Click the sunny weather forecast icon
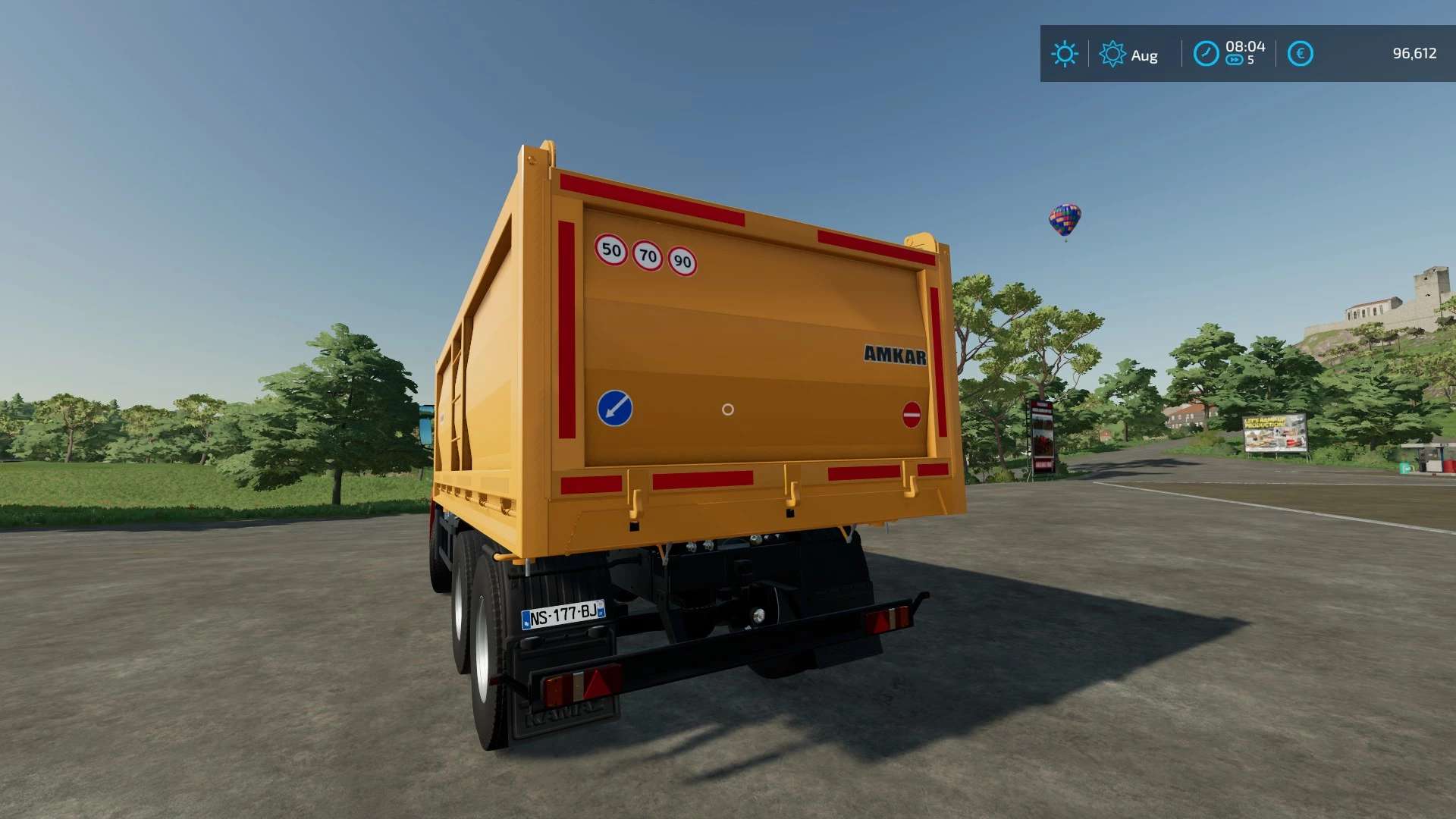Screen dimensions: 1456x819 1064,54
